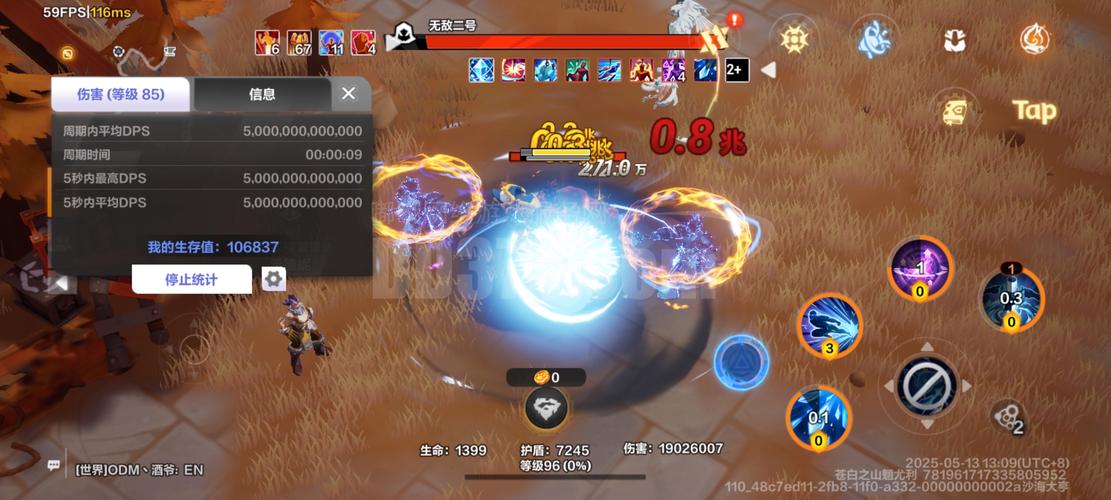Activate the purple circle skill

pos(920,268)
